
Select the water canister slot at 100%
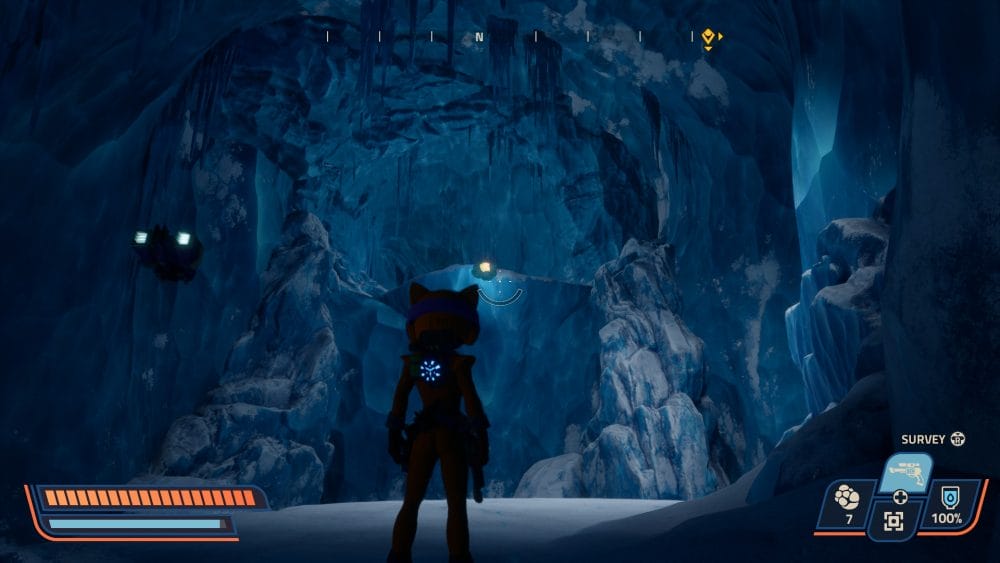(x=946, y=504)
